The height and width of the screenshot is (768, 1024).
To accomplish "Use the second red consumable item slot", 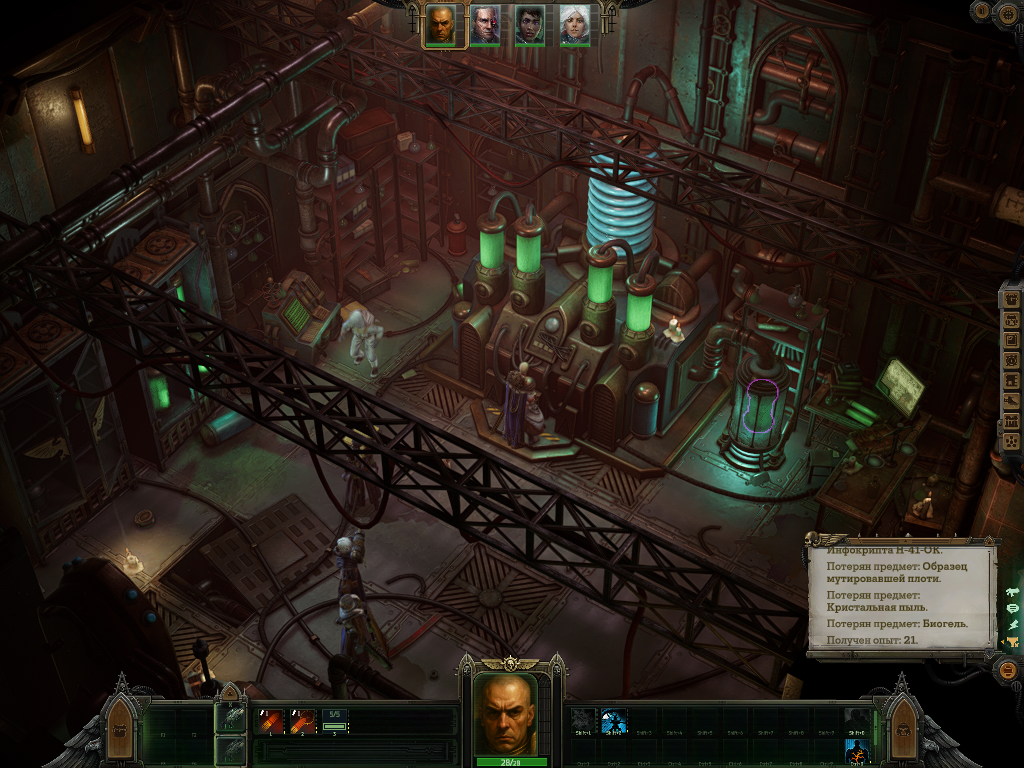I will (302, 721).
